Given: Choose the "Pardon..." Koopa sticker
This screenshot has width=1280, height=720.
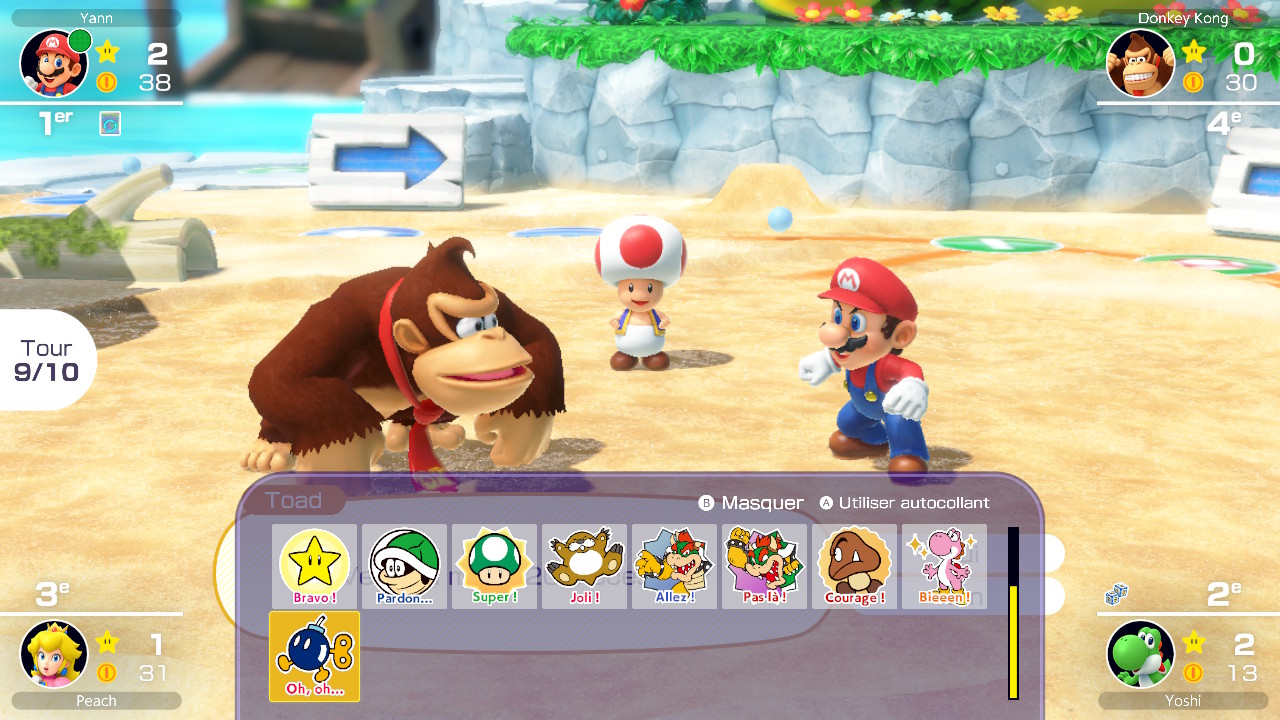Looking at the screenshot, I should [x=404, y=566].
